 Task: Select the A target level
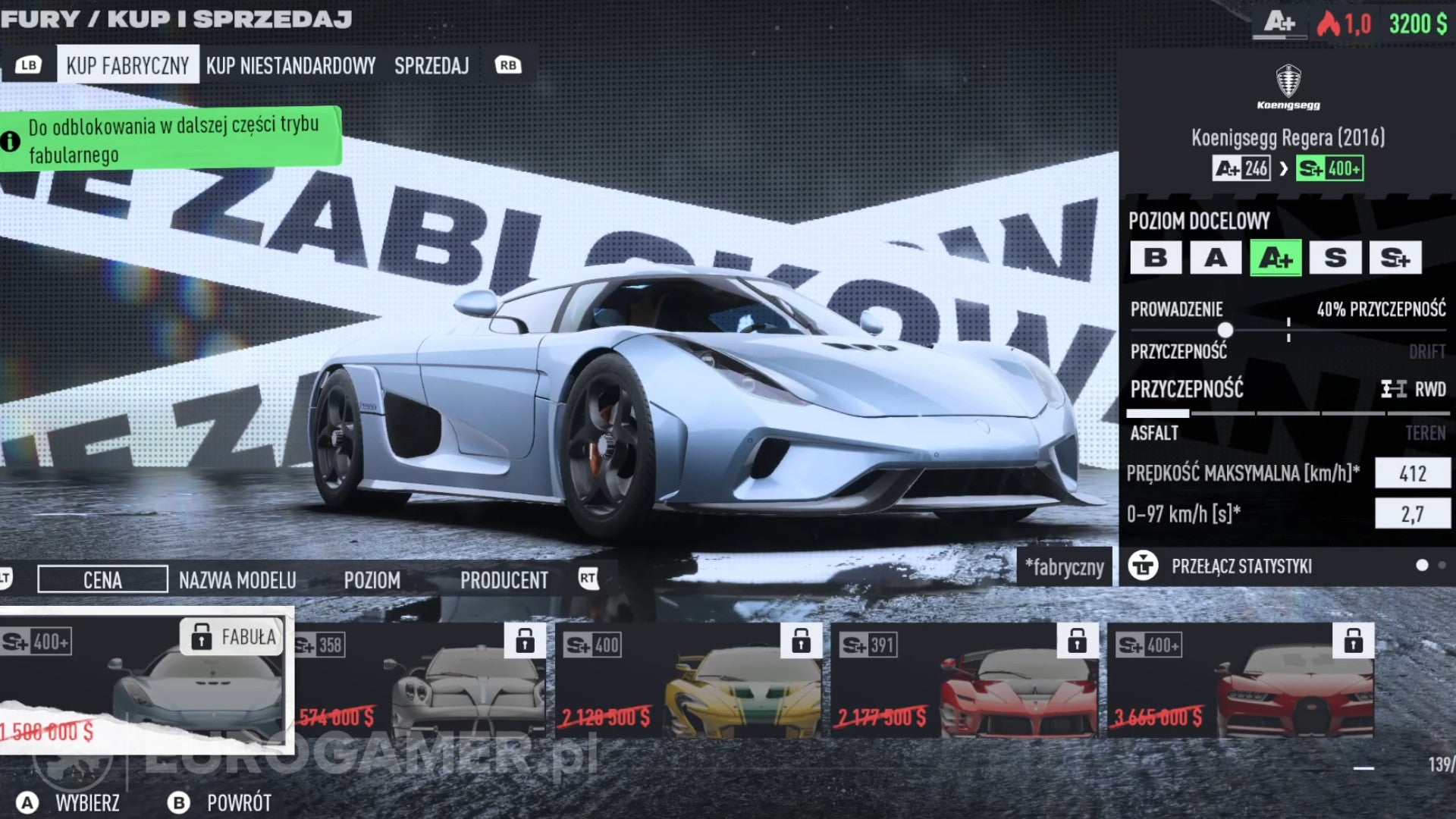tap(1216, 258)
